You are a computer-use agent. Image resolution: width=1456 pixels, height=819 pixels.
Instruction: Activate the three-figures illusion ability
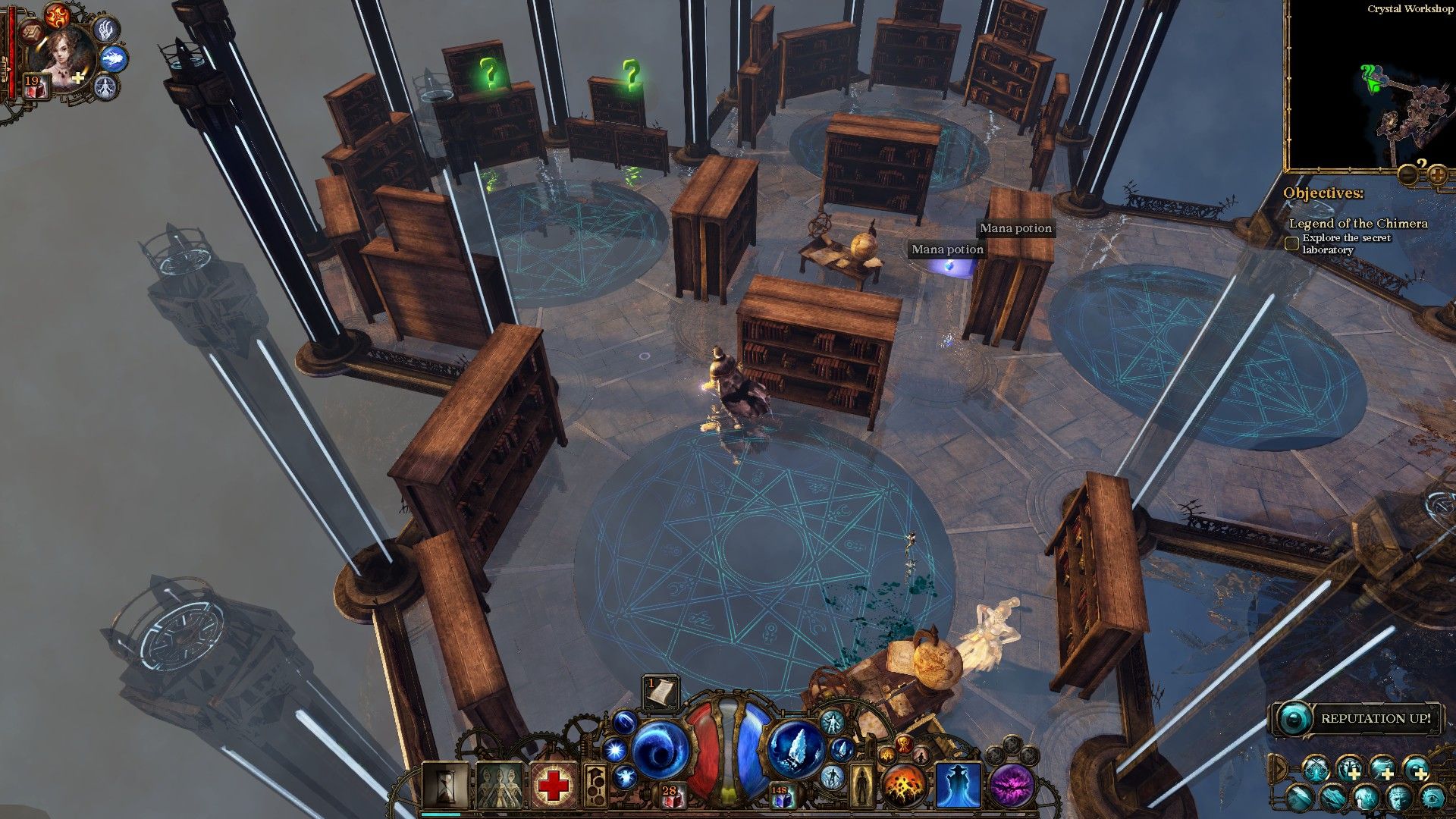(x=499, y=786)
